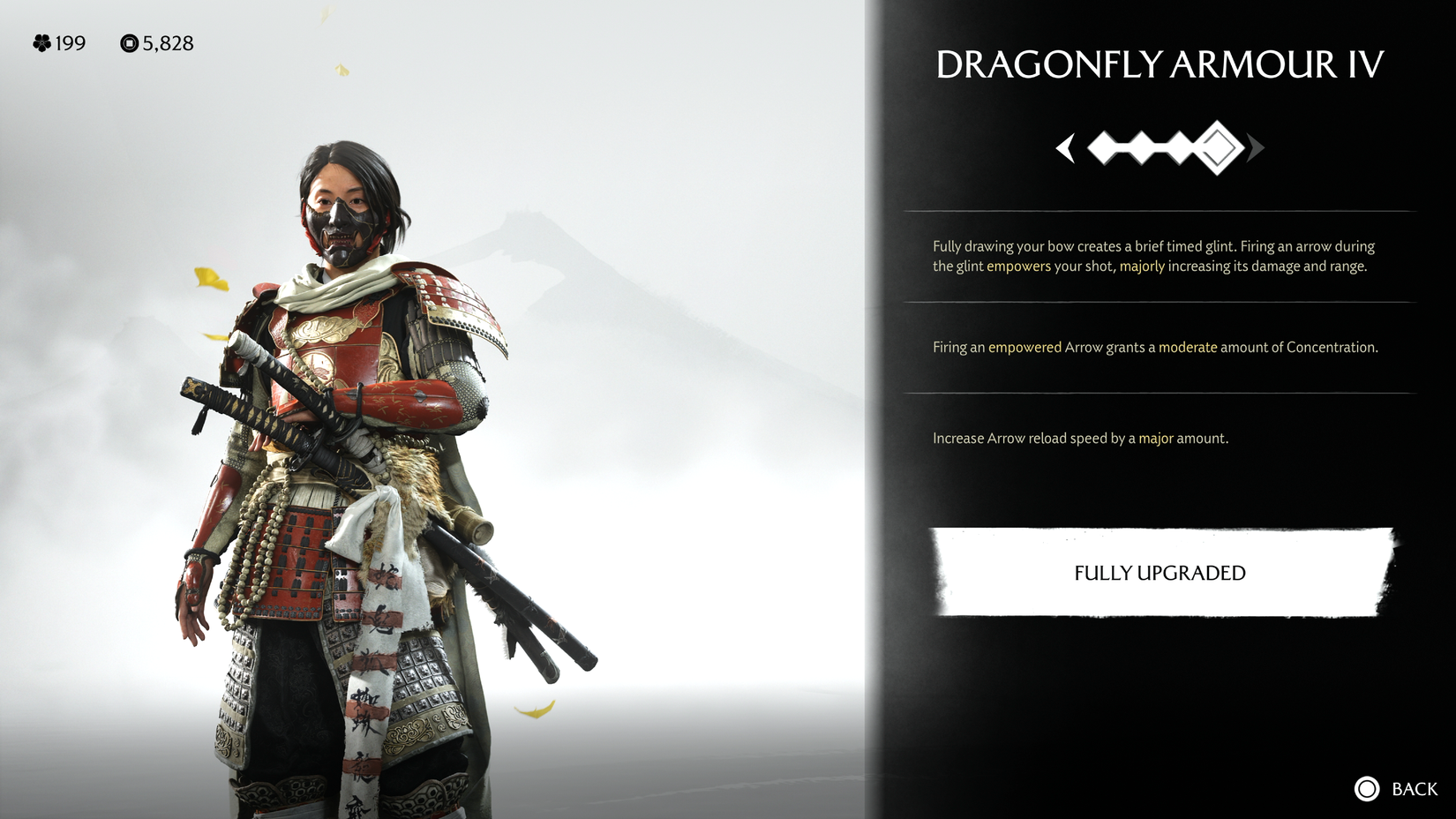This screenshot has width=1456, height=819.
Task: Open the upgrade tier selector diamonds
Action: (x=1159, y=148)
